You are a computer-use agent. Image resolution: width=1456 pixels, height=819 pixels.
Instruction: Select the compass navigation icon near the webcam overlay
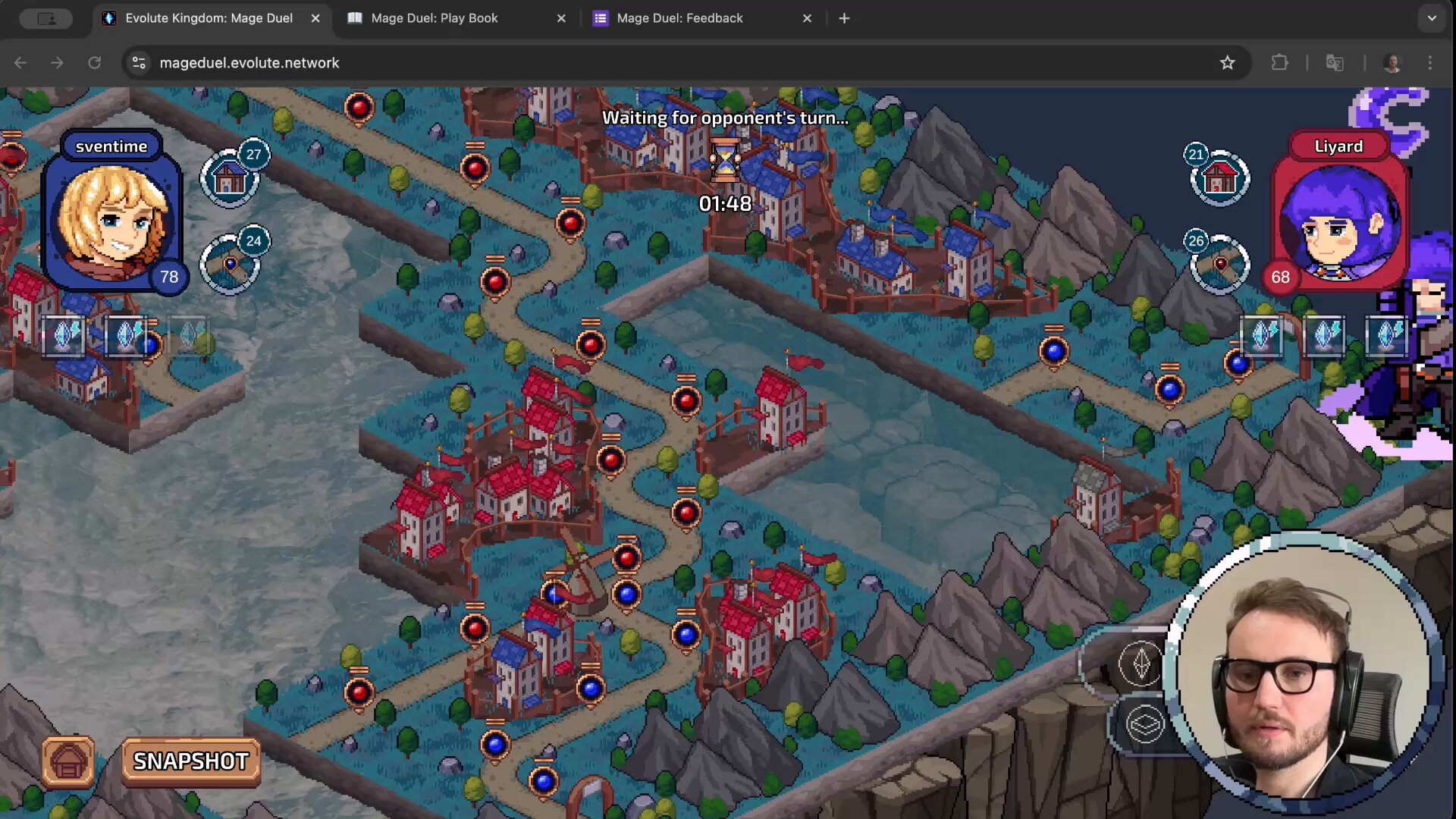tap(1141, 664)
